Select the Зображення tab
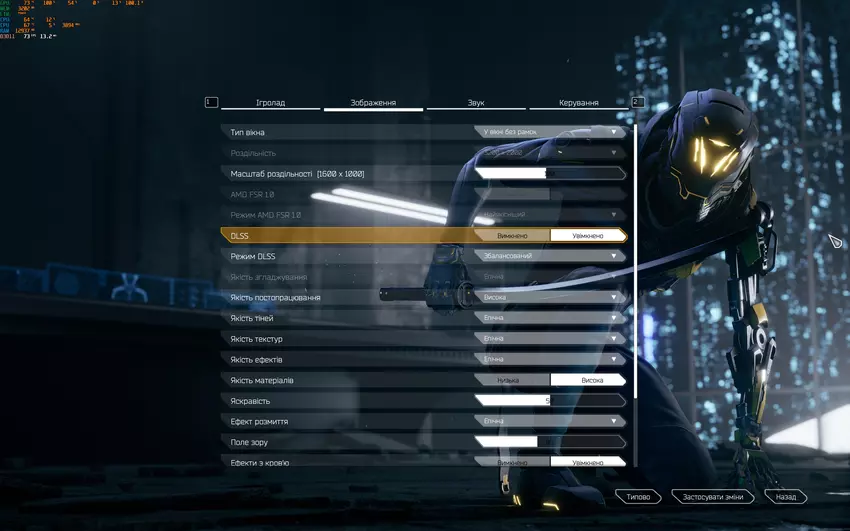850x531 pixels. [x=373, y=103]
